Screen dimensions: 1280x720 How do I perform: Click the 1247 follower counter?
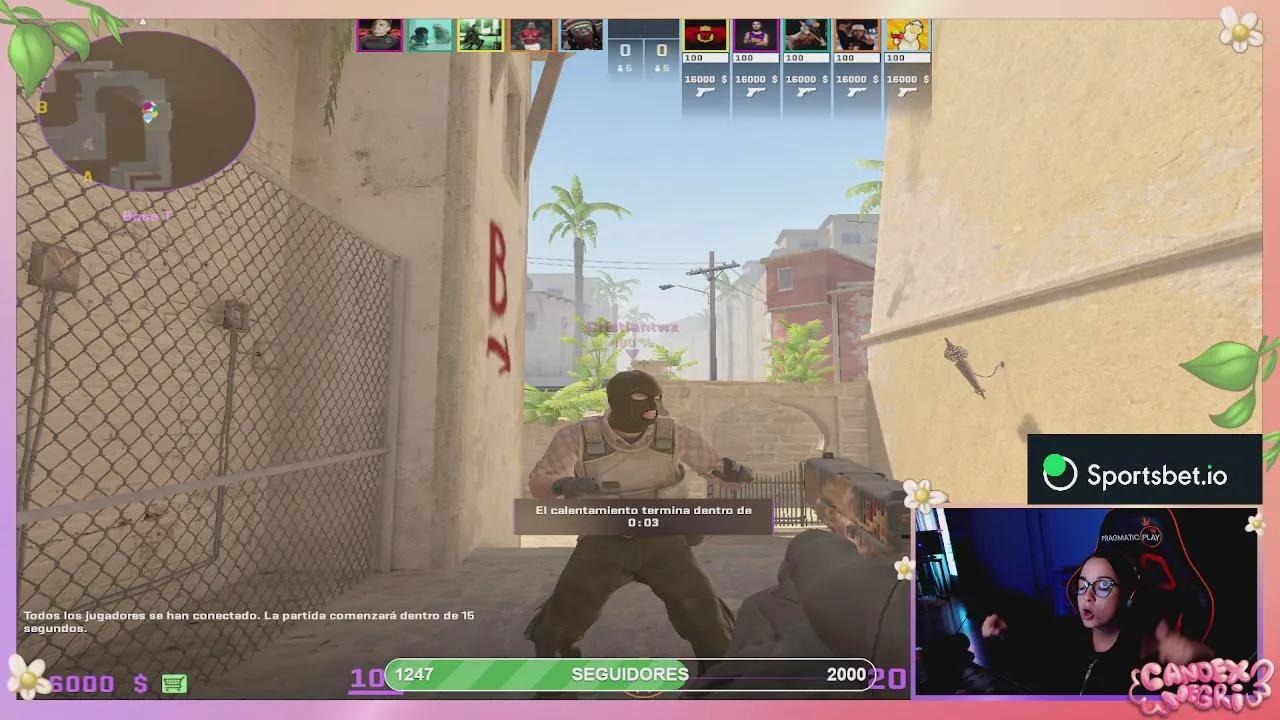(x=413, y=674)
